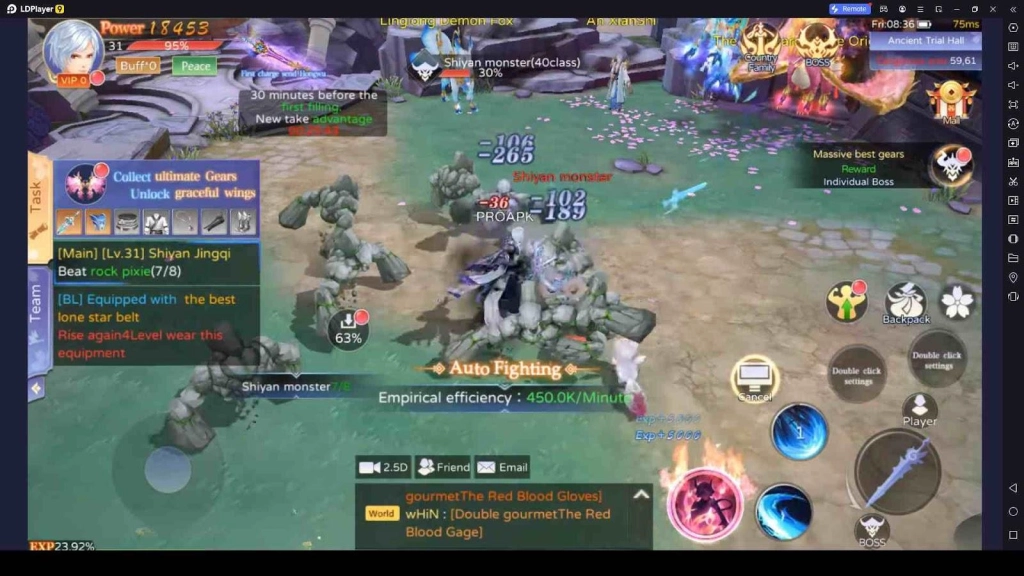Open the Email inbox

502,467
